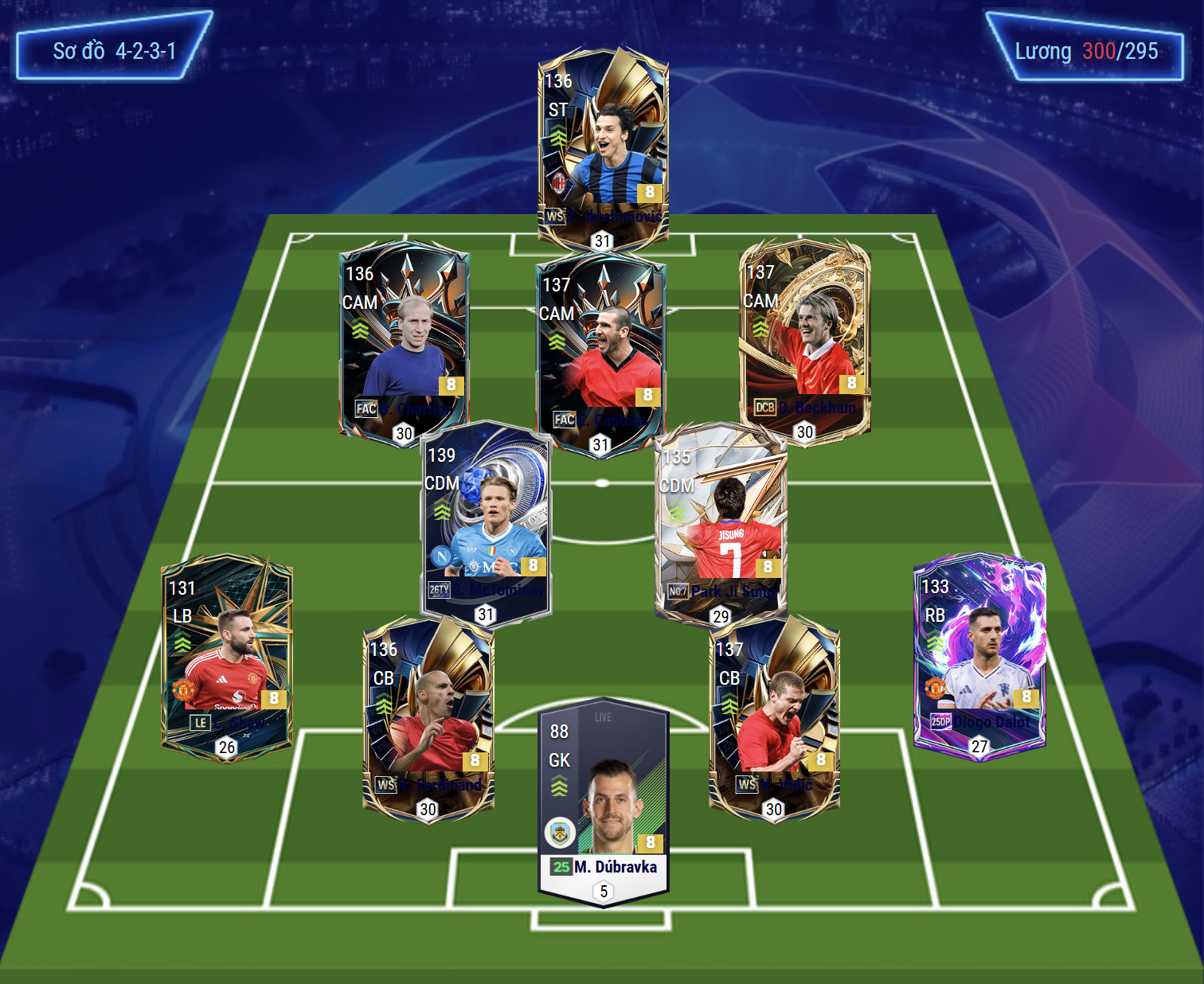
Task: Choose goalkeeper M. Dúbravka card
Action: (604, 800)
